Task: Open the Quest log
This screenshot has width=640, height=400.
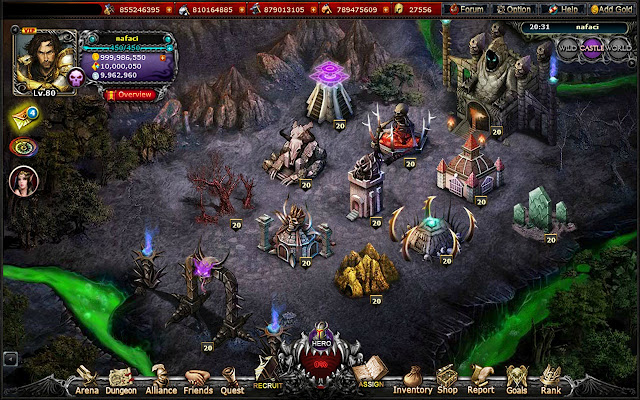Action: [232, 383]
